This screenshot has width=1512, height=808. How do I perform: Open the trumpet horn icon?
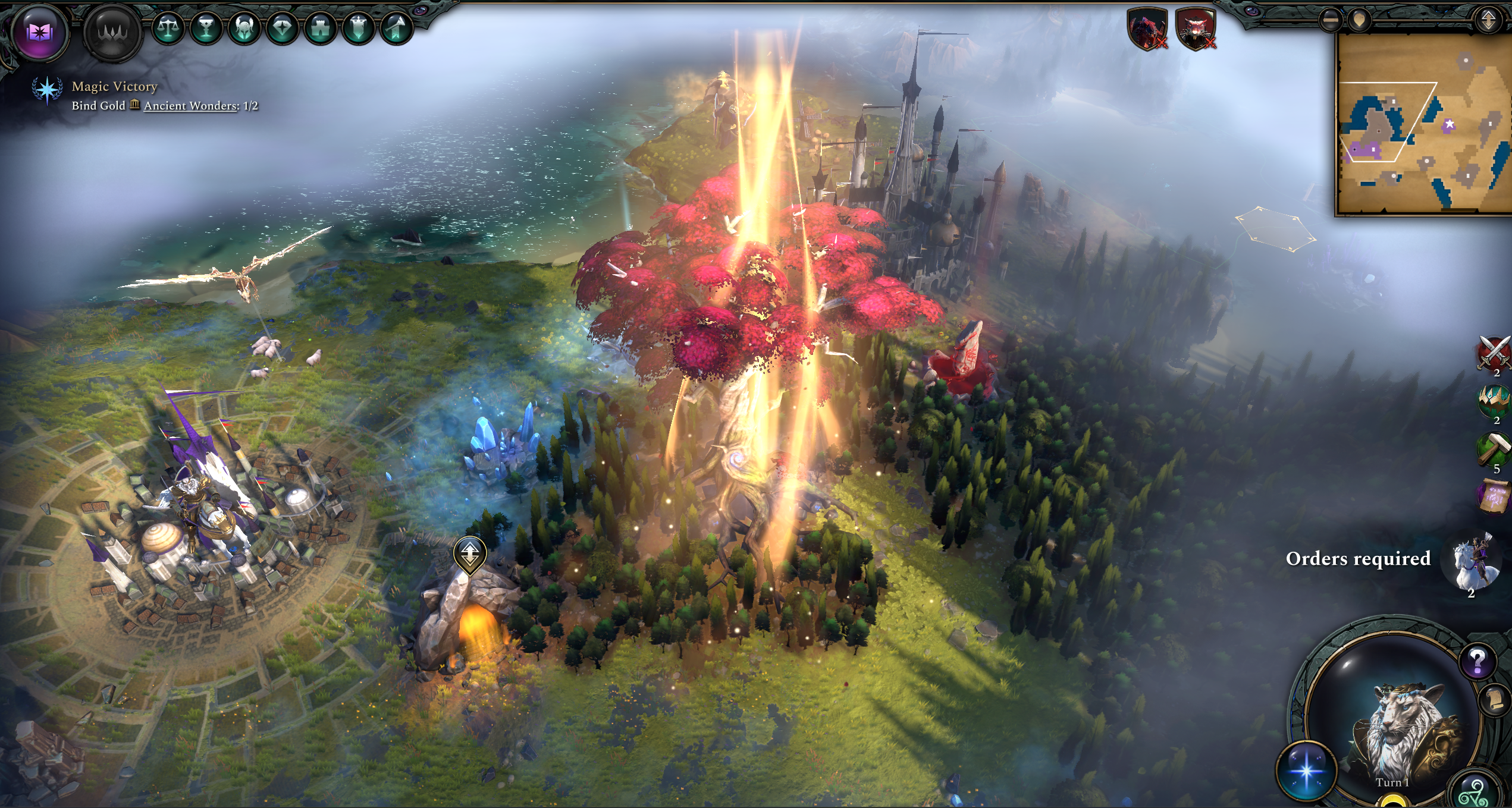397,28
